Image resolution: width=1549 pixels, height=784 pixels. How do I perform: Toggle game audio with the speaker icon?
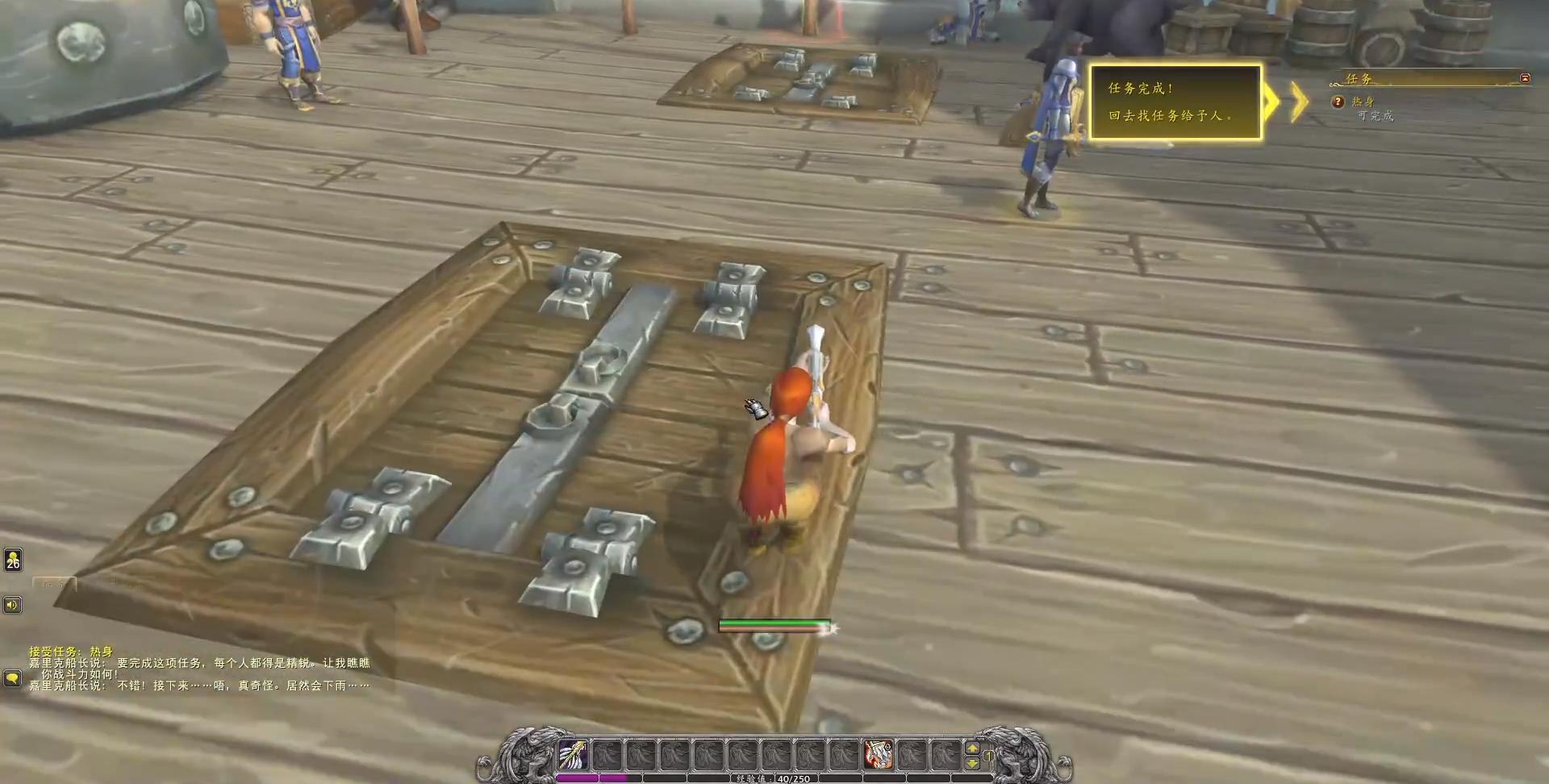(x=12, y=605)
